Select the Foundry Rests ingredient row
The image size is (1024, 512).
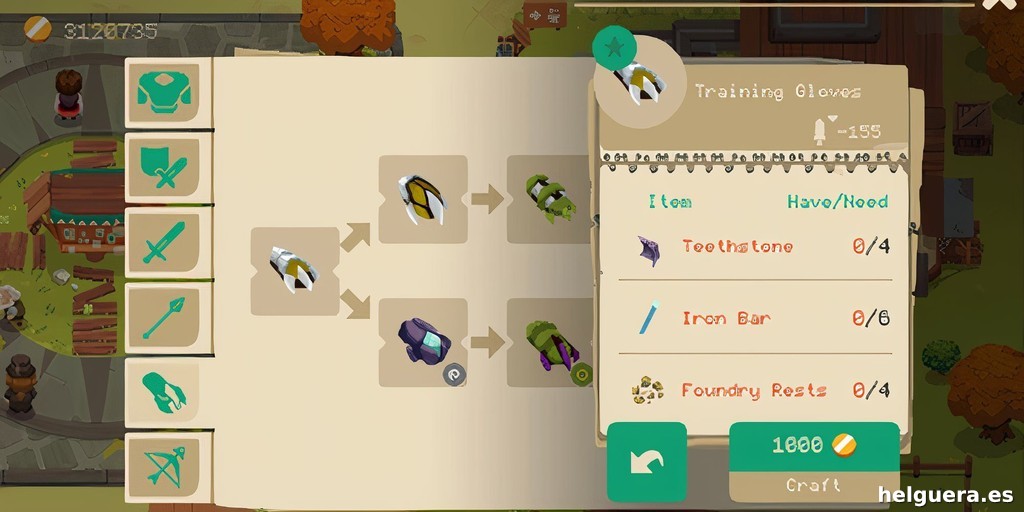click(x=754, y=390)
